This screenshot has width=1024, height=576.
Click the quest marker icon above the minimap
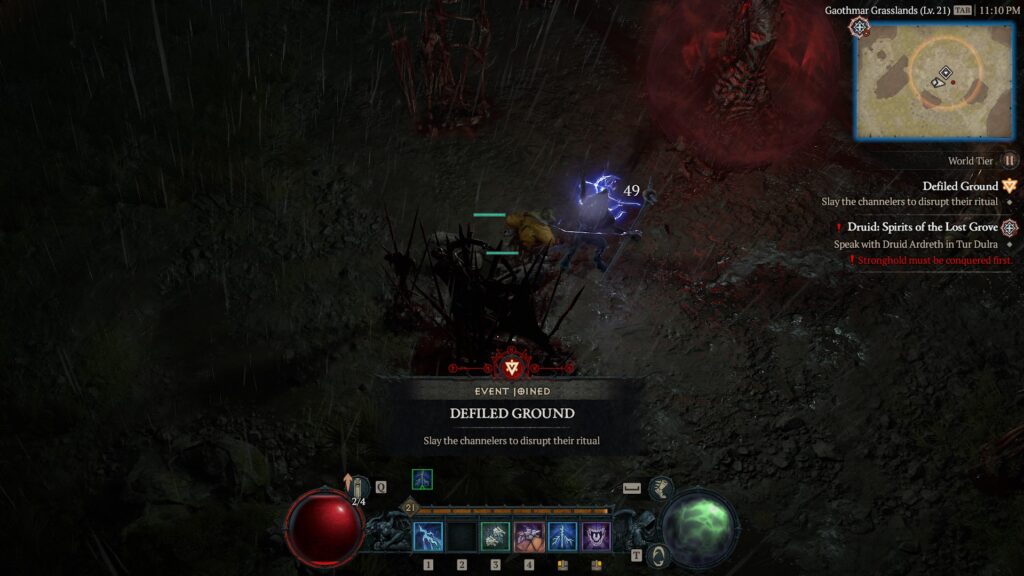tap(859, 27)
